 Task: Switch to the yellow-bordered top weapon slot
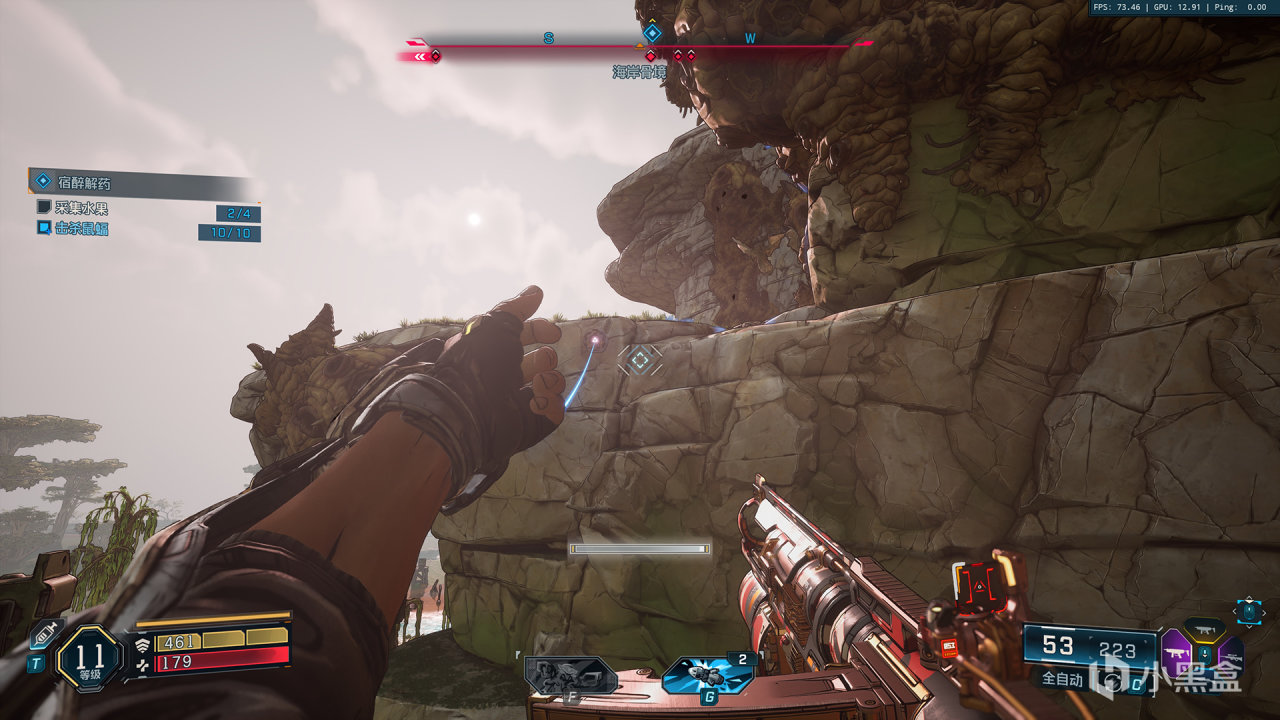(1204, 629)
